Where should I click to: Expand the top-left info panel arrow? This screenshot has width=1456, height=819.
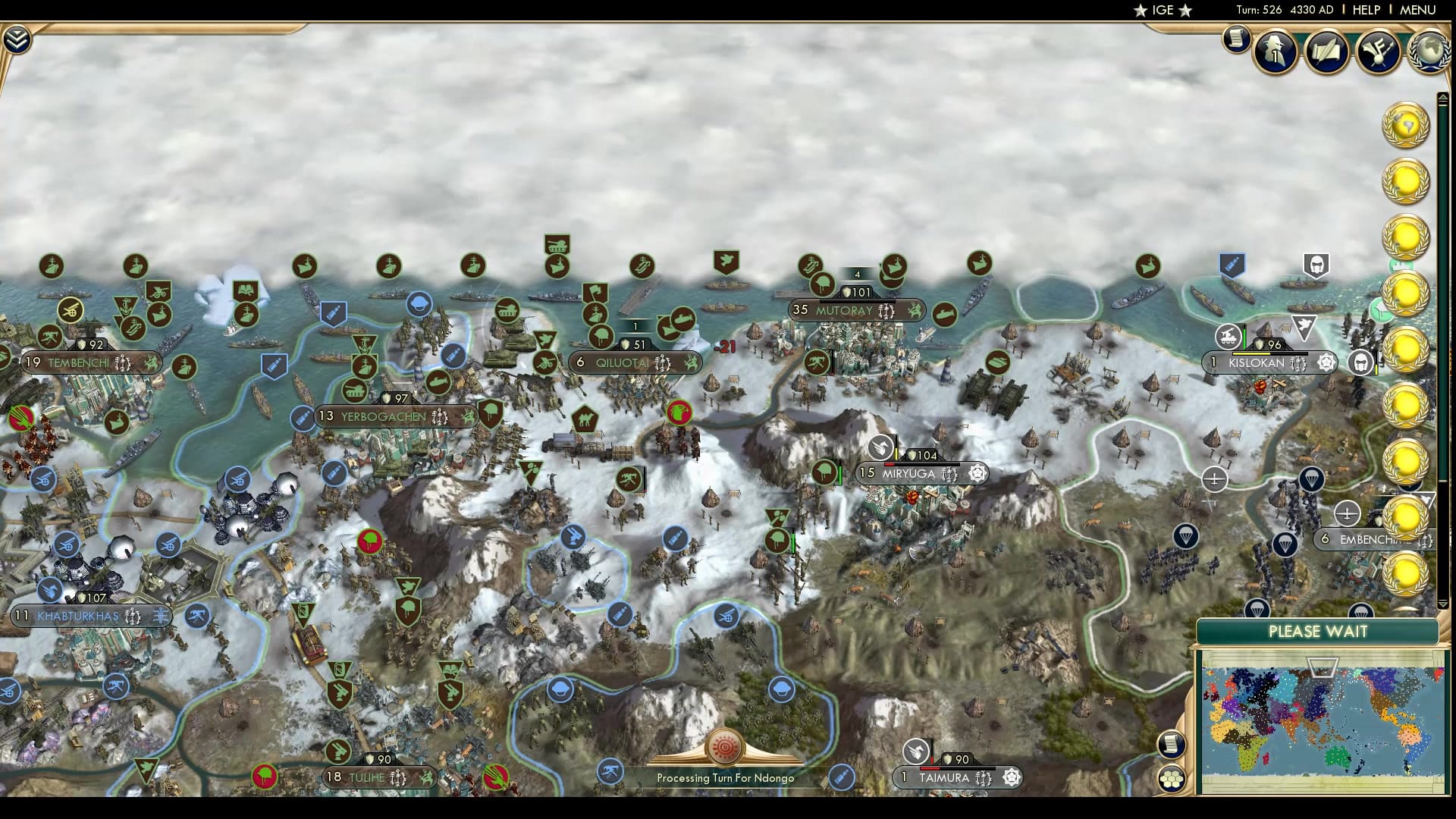(x=16, y=39)
